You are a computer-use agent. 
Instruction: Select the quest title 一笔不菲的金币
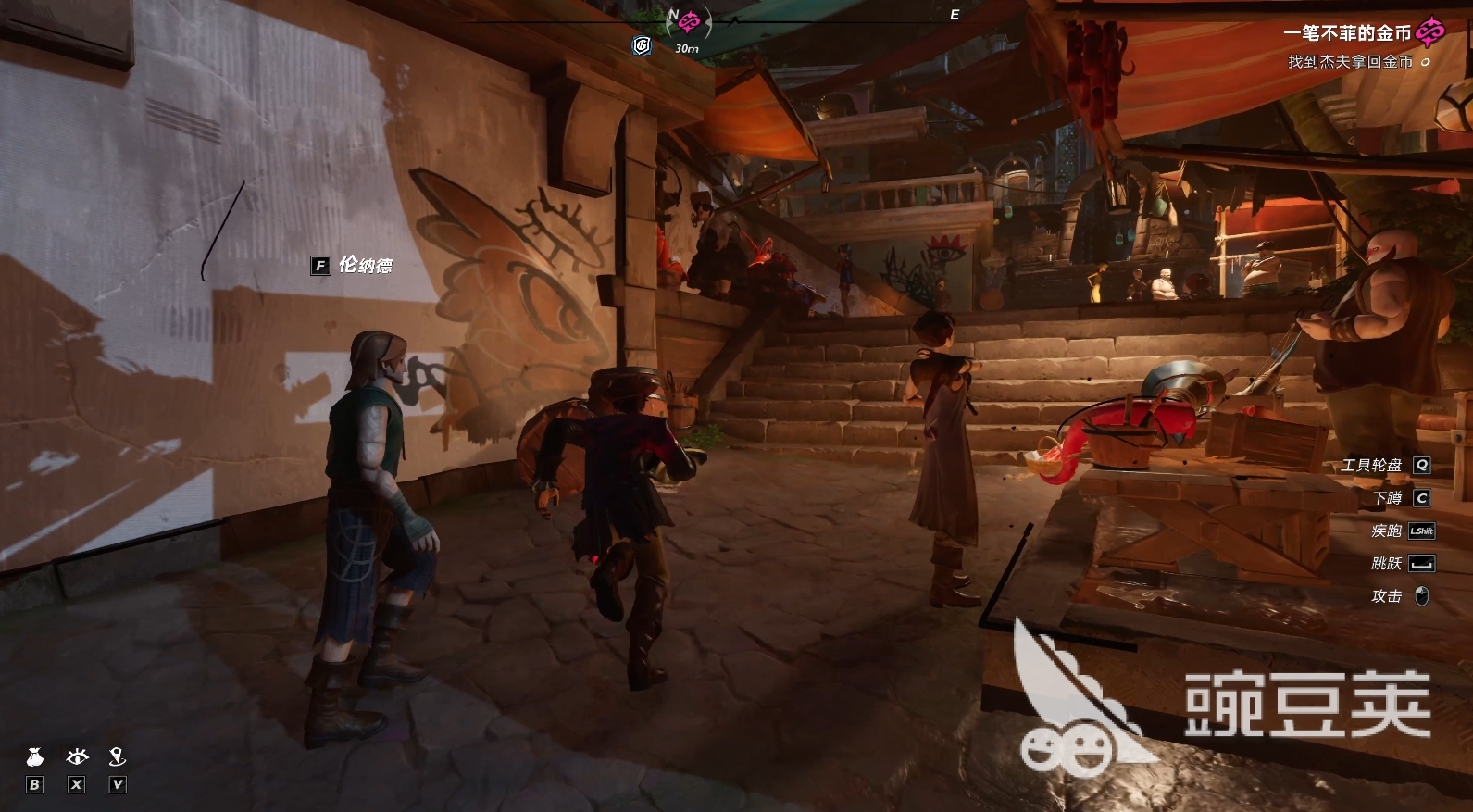coord(1346,33)
